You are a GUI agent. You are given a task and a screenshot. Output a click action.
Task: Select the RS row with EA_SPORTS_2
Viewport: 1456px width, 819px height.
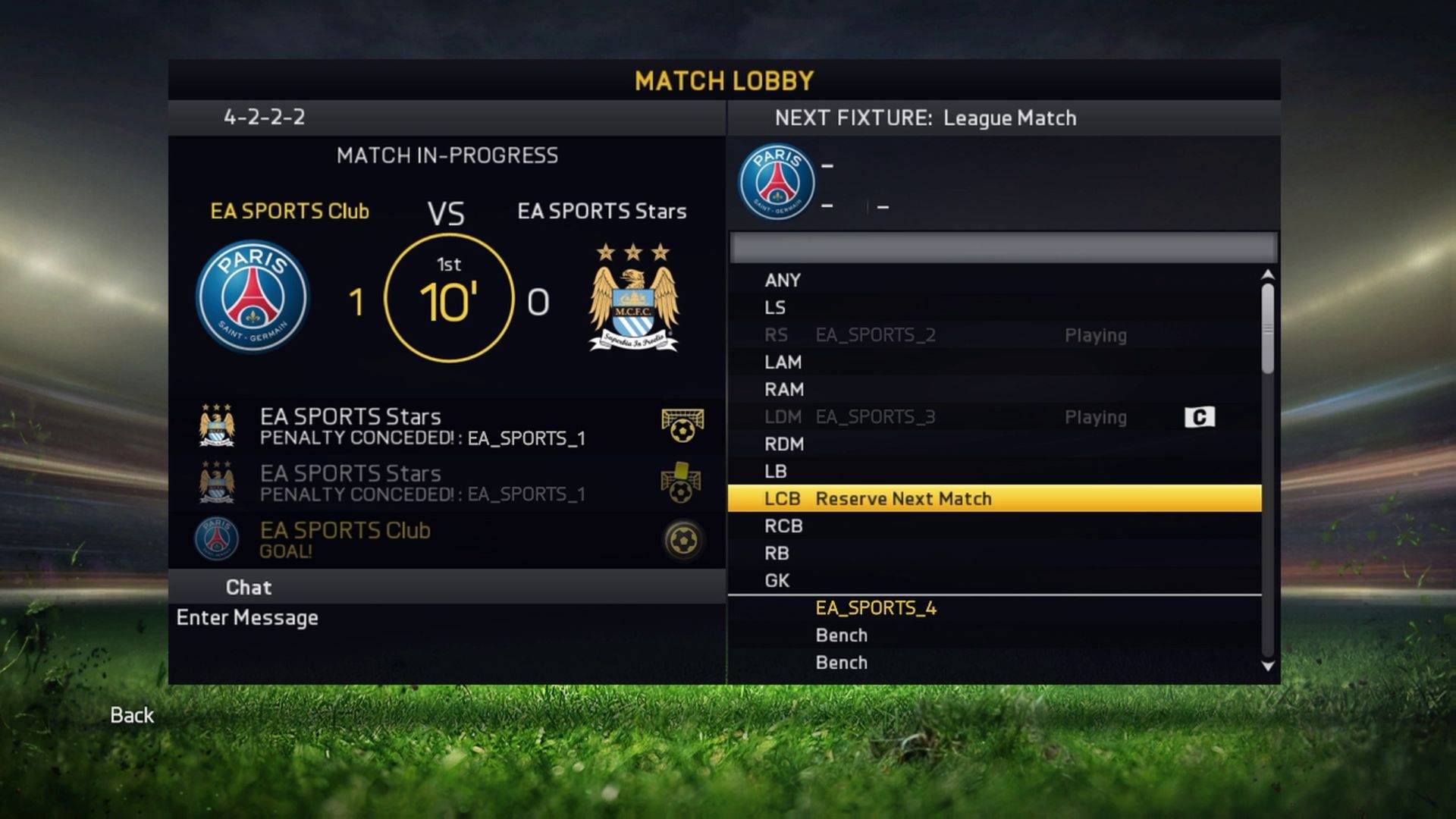pyautogui.click(x=993, y=335)
